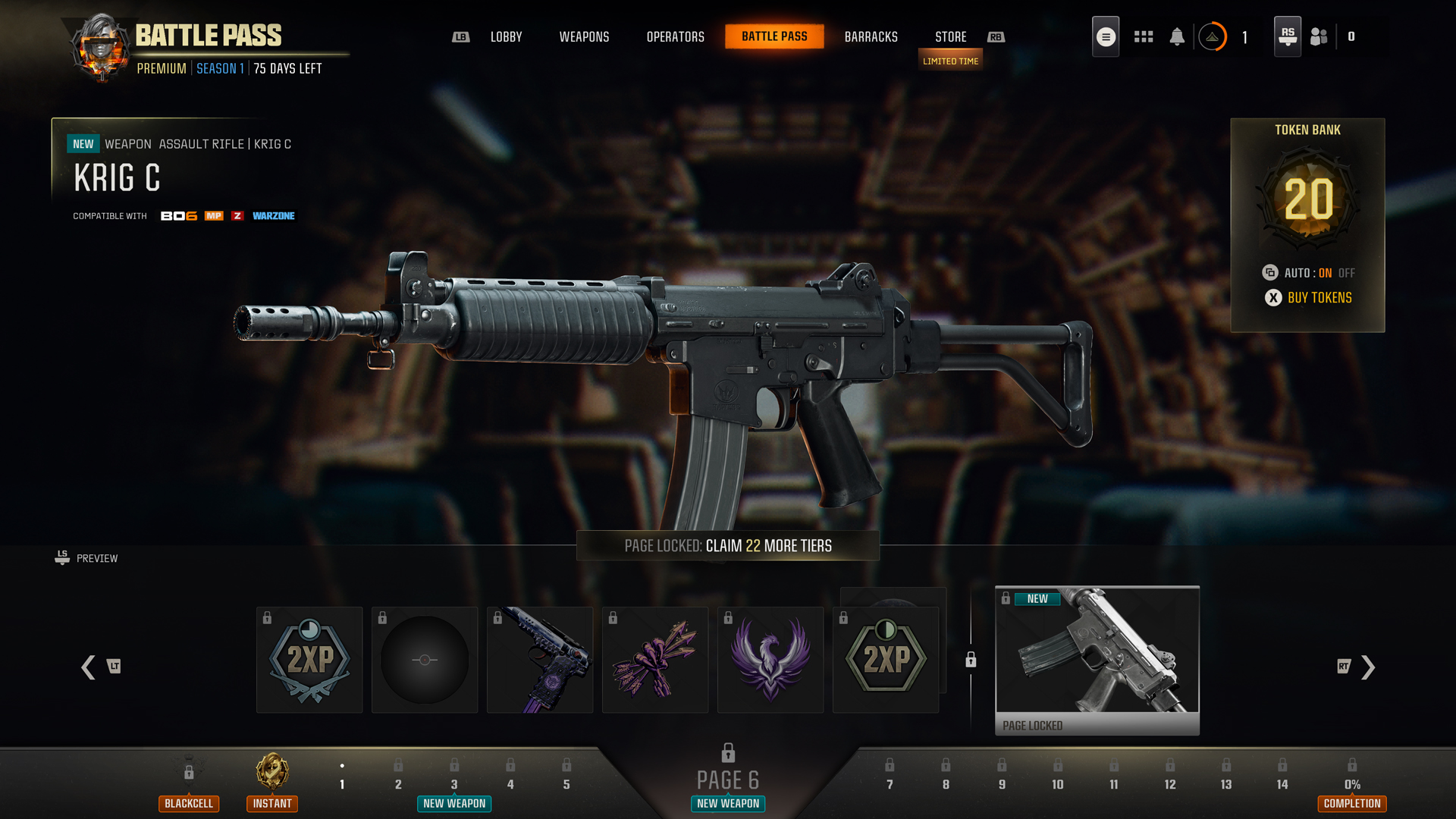Image resolution: width=1456 pixels, height=819 pixels.
Task: Open the options menu icon
Action: tap(1106, 36)
